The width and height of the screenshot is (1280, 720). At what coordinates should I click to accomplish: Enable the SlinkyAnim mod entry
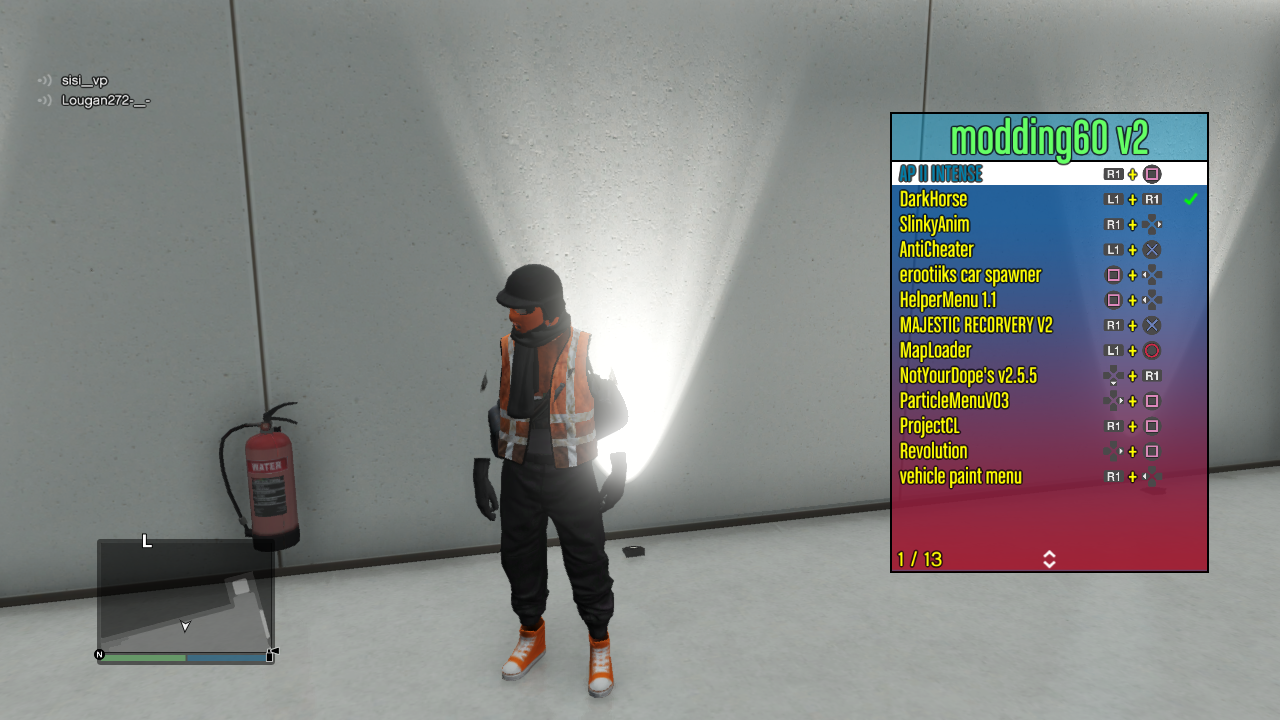[x=936, y=224]
